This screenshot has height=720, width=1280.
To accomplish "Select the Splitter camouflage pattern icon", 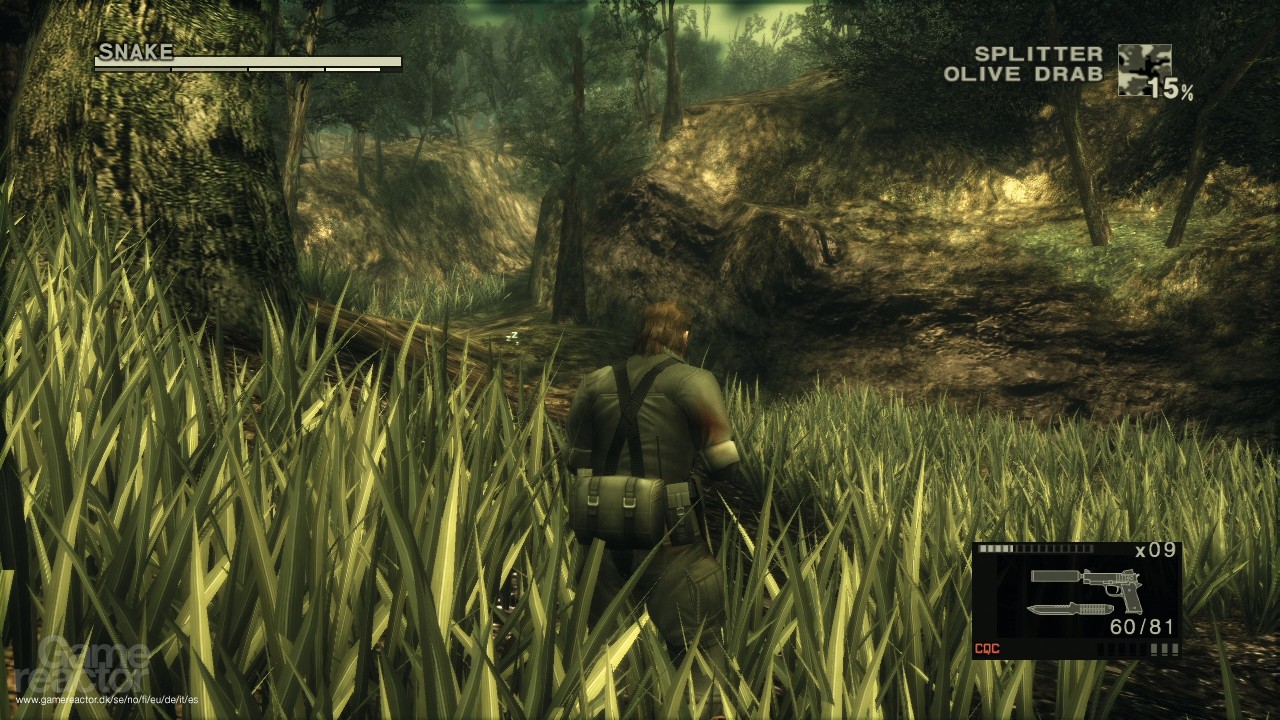I will (1144, 69).
